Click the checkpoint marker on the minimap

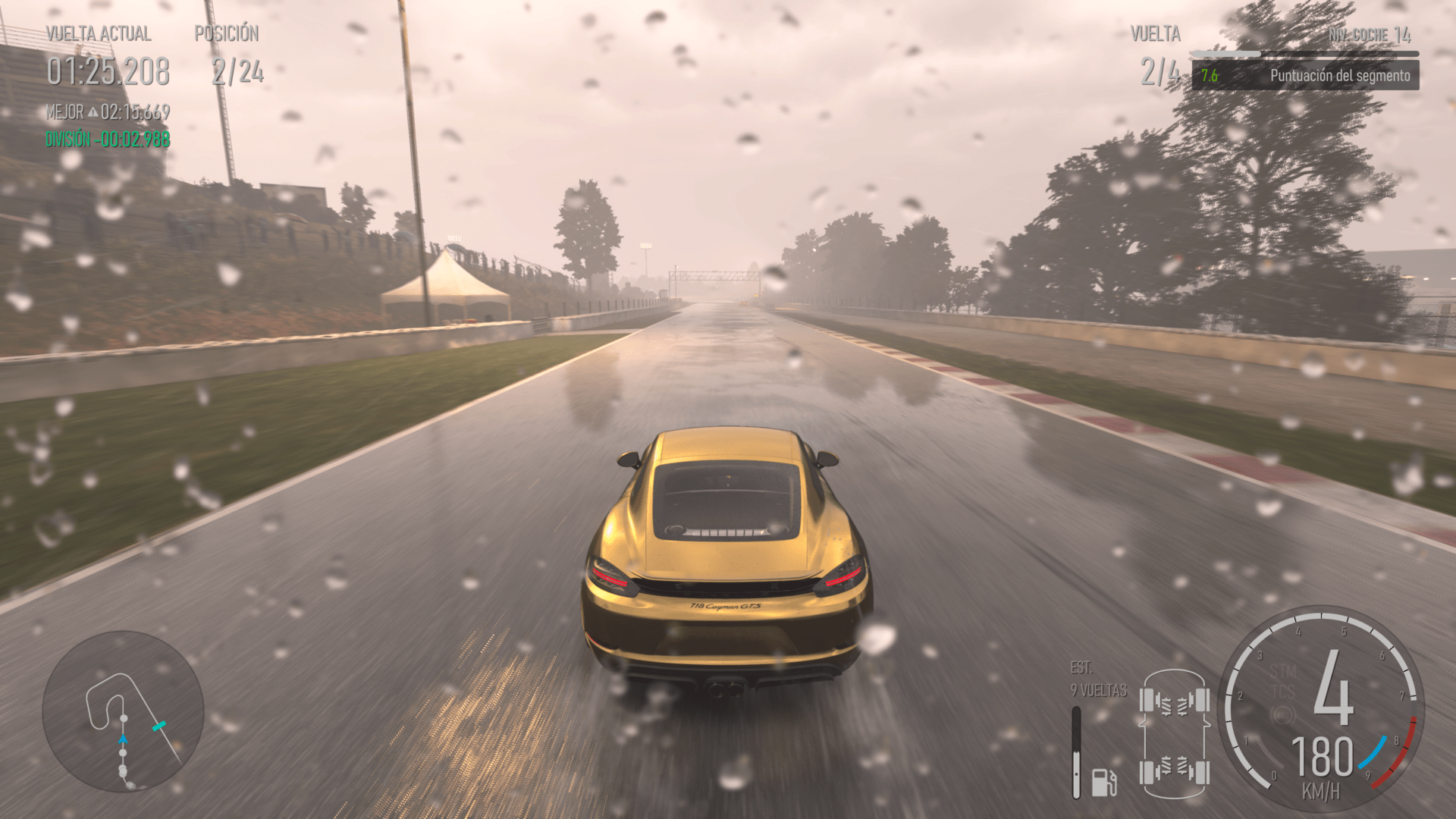pos(159,726)
